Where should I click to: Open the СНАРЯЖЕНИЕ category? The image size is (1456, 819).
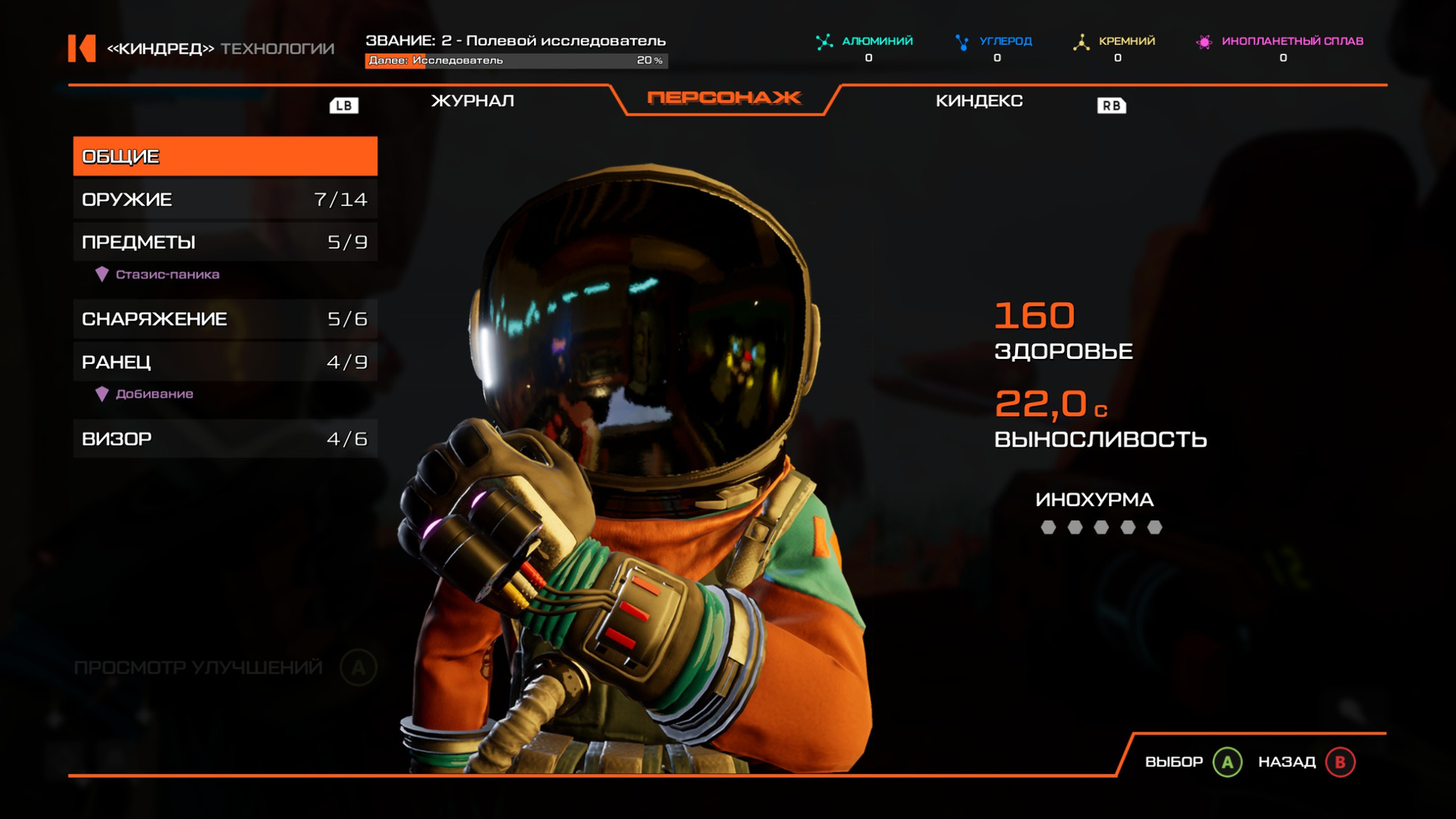[x=225, y=319]
